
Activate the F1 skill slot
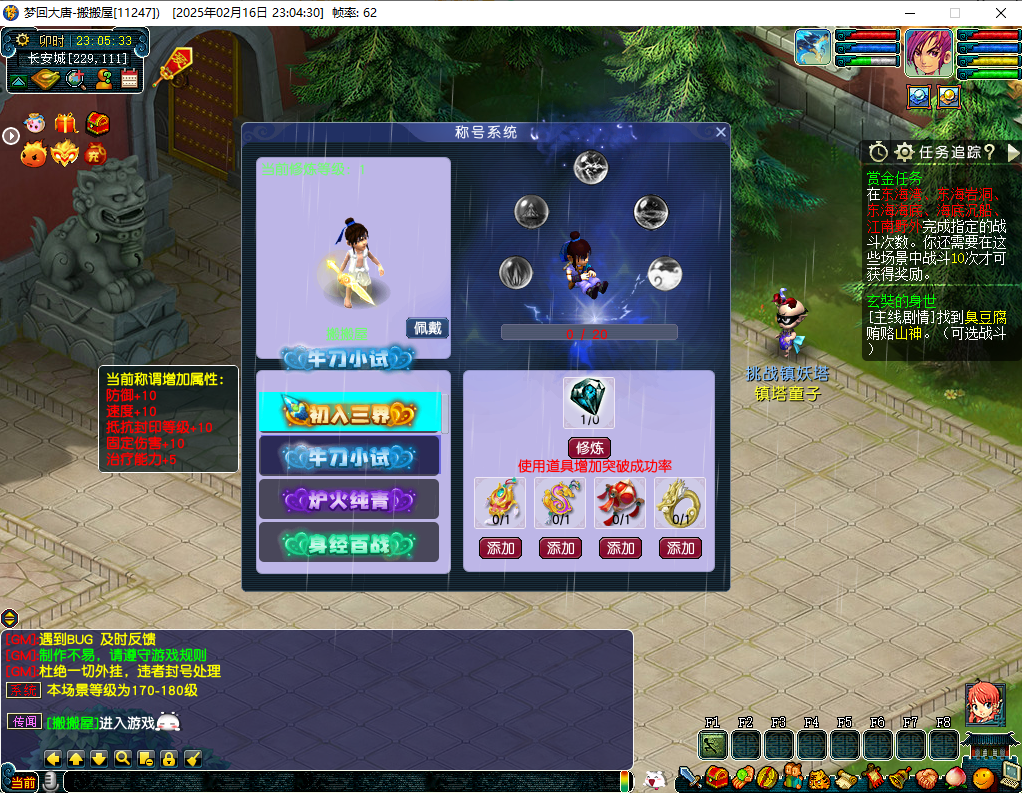click(712, 745)
